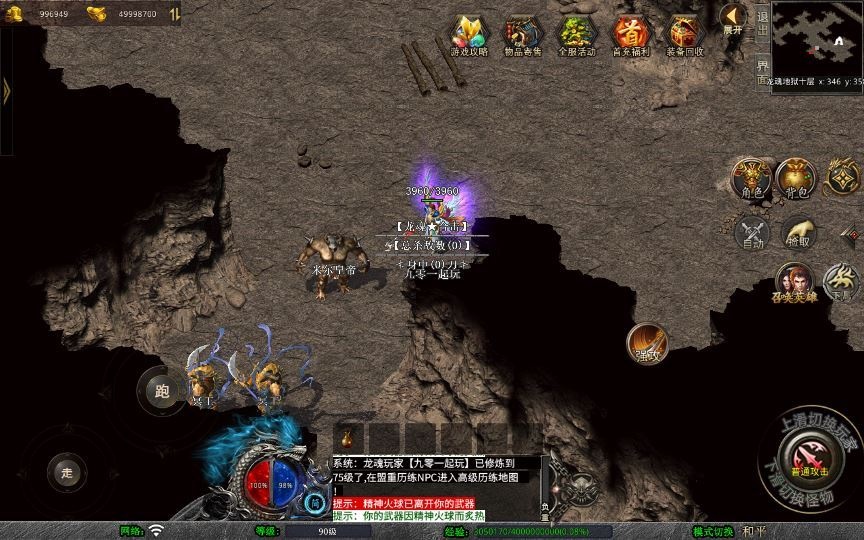Summon the hero with 召唤英雄
Viewport: 864px width, 540px height.
coord(794,283)
